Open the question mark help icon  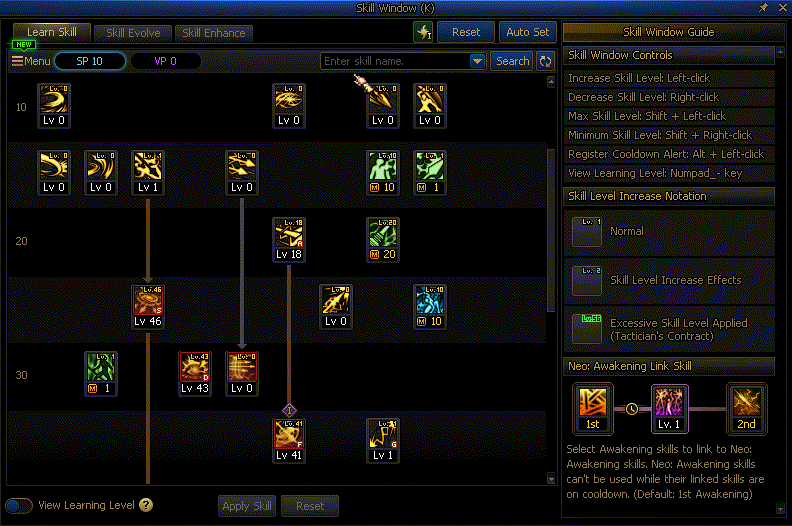coord(146,505)
